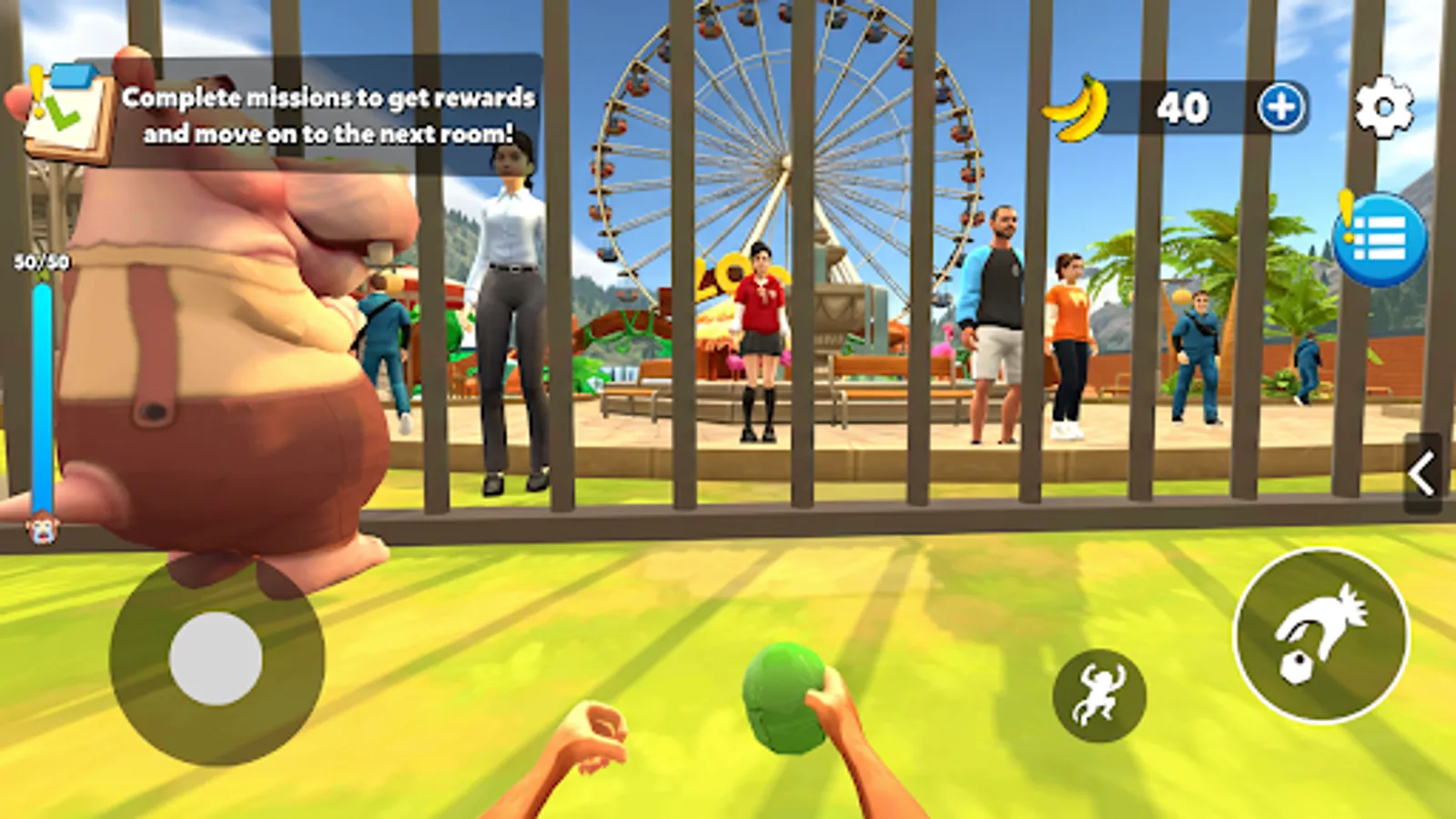Open the settings gear
Screen dimensions: 1456x819
click(1382, 106)
